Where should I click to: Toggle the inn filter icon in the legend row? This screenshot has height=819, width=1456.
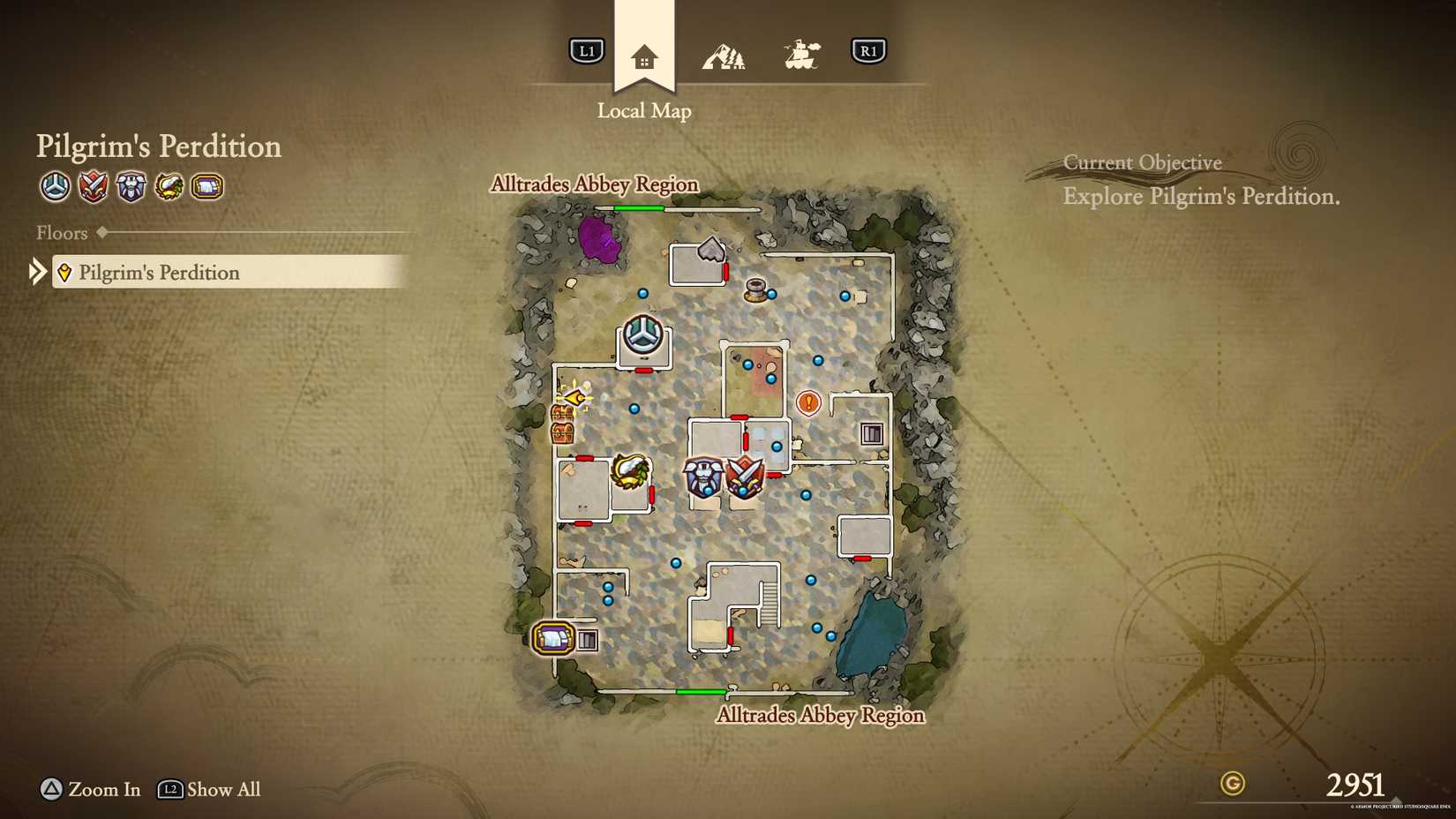[x=206, y=187]
